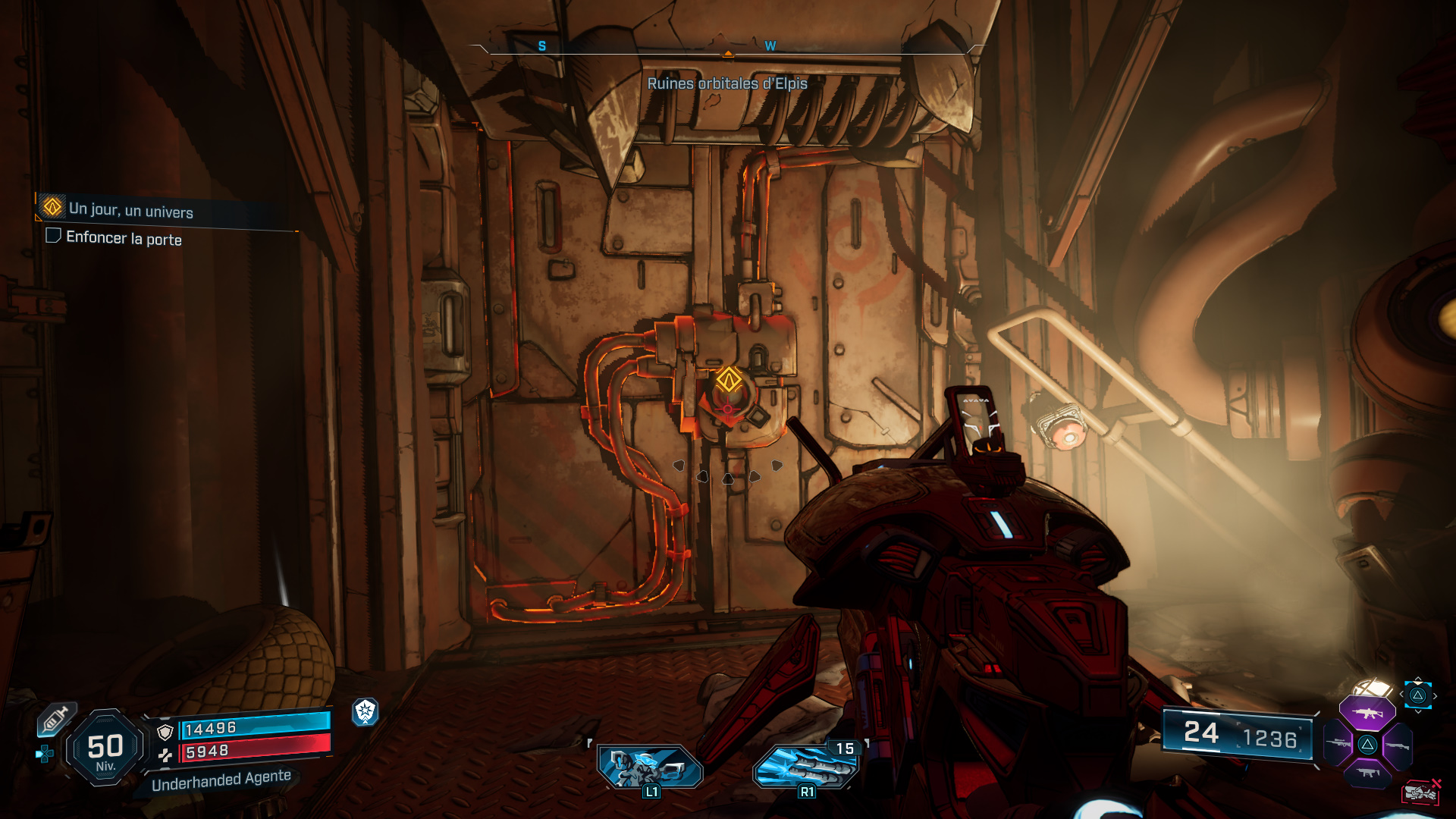Select the W marker on the compass bar
The height and width of the screenshot is (819, 1456).
click(x=770, y=45)
